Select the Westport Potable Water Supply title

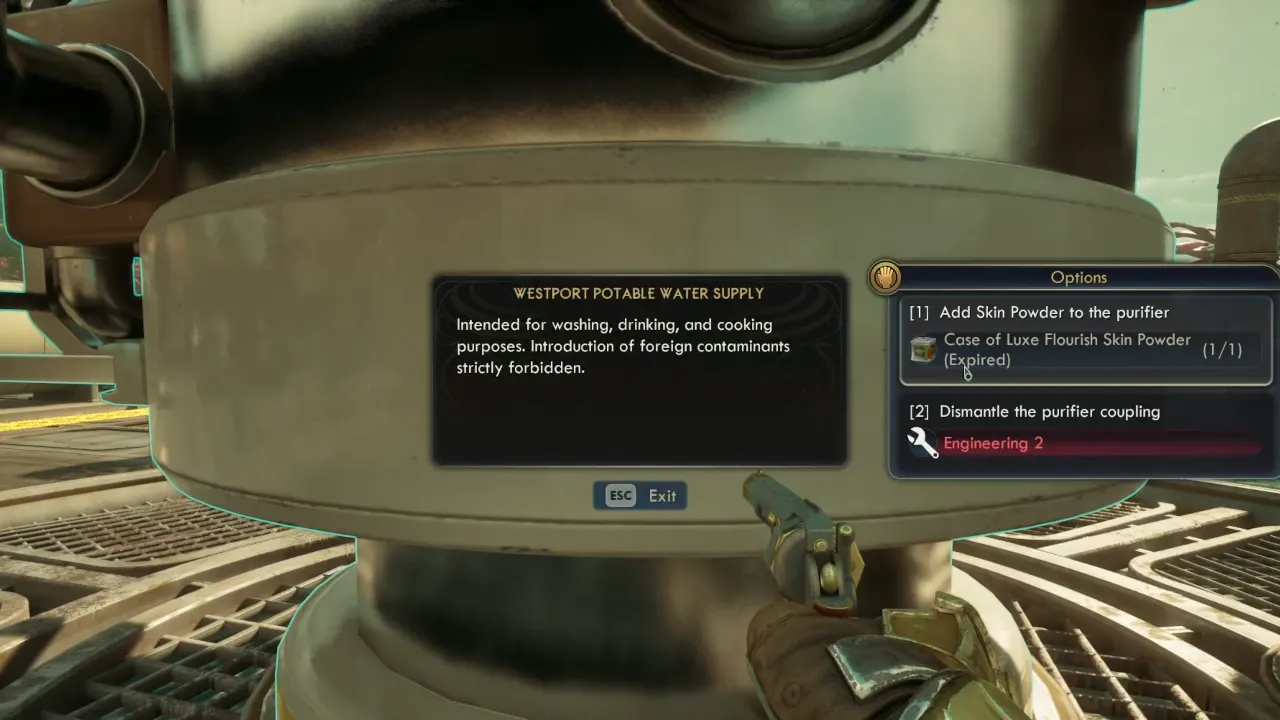(x=639, y=293)
